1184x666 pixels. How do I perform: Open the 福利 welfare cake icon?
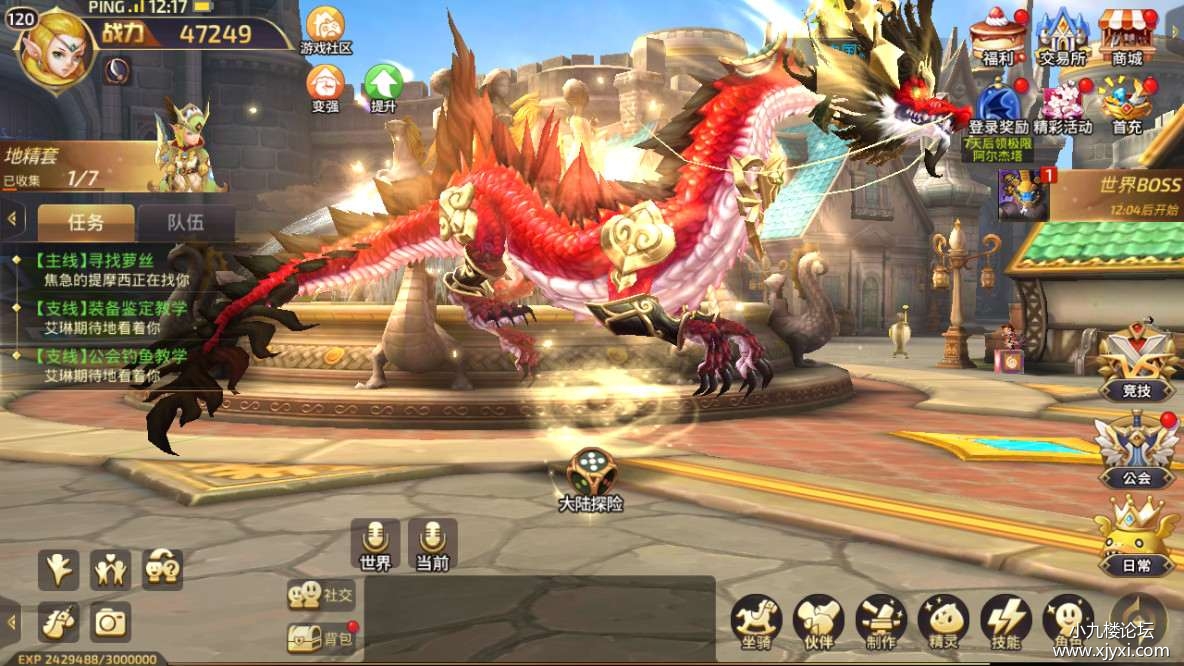tap(997, 36)
